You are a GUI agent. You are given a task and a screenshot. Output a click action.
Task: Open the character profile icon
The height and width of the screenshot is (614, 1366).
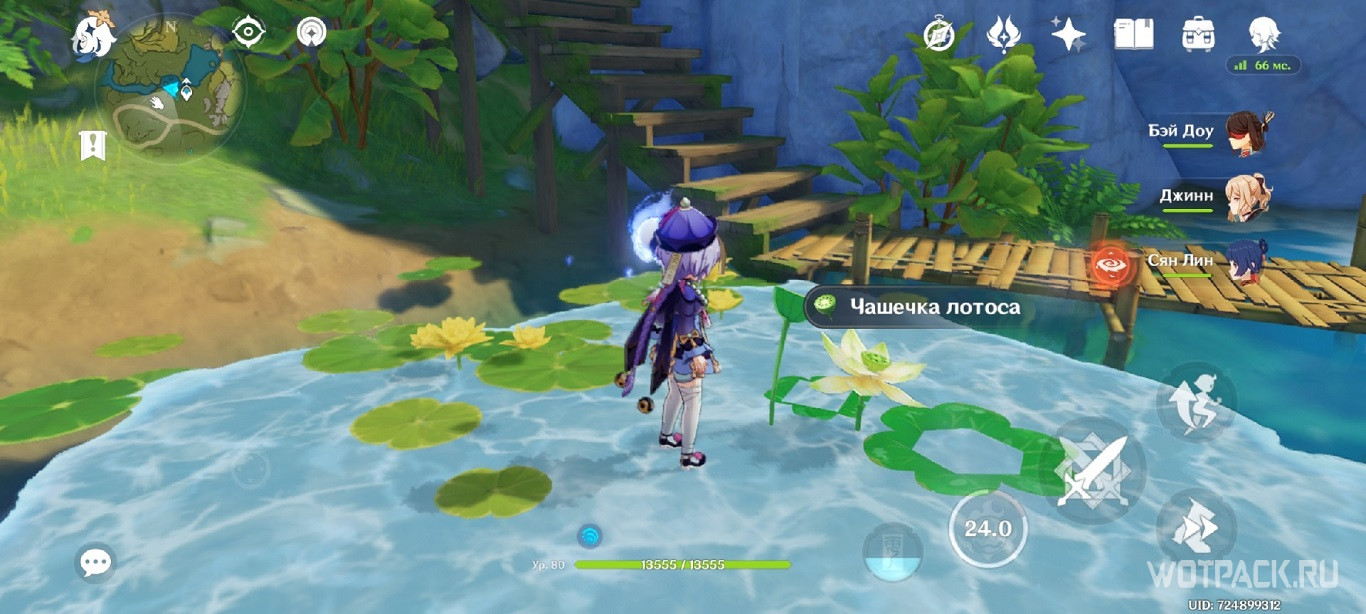(x=1264, y=34)
